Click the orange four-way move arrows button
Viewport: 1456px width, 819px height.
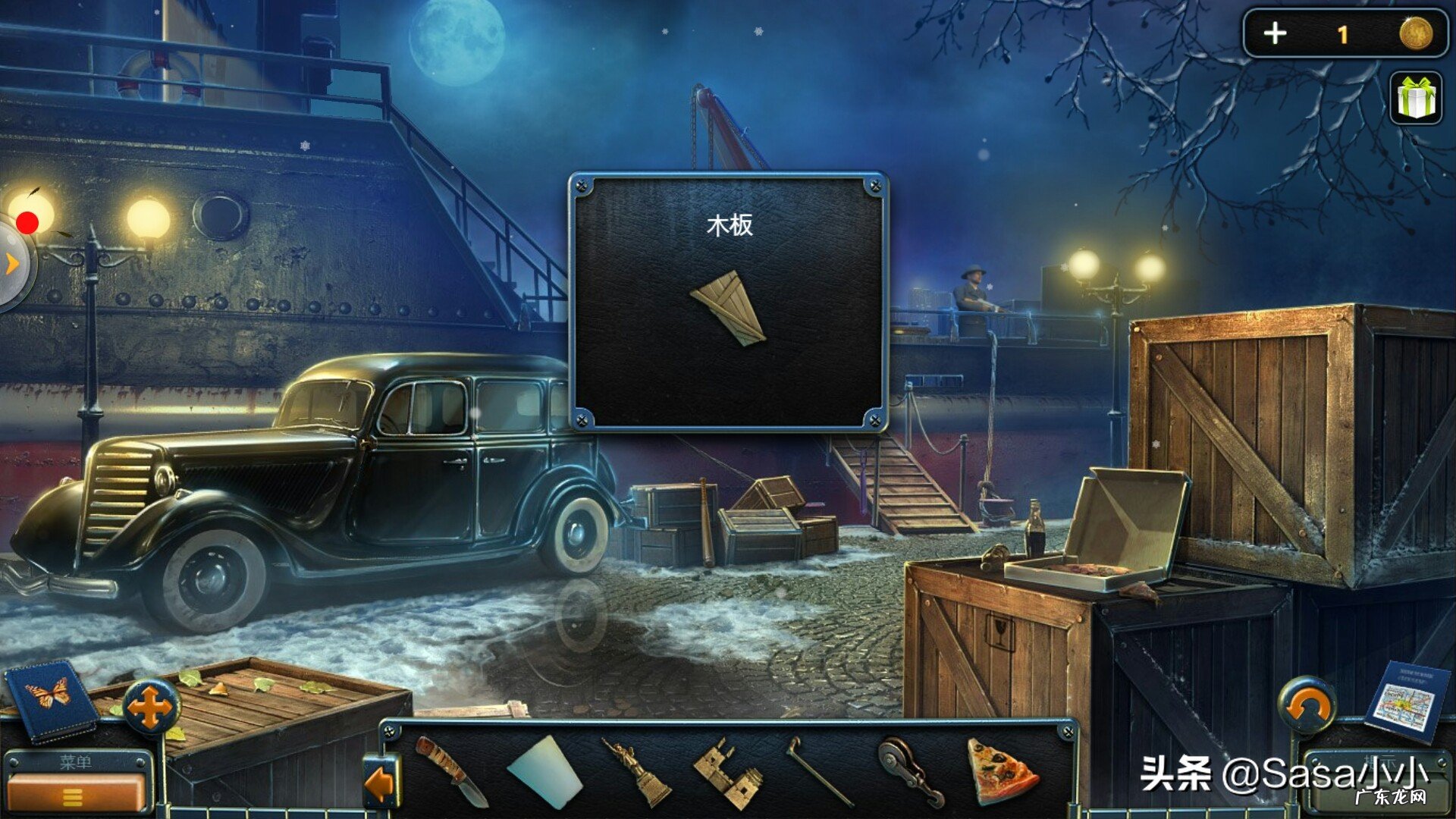pos(150,708)
